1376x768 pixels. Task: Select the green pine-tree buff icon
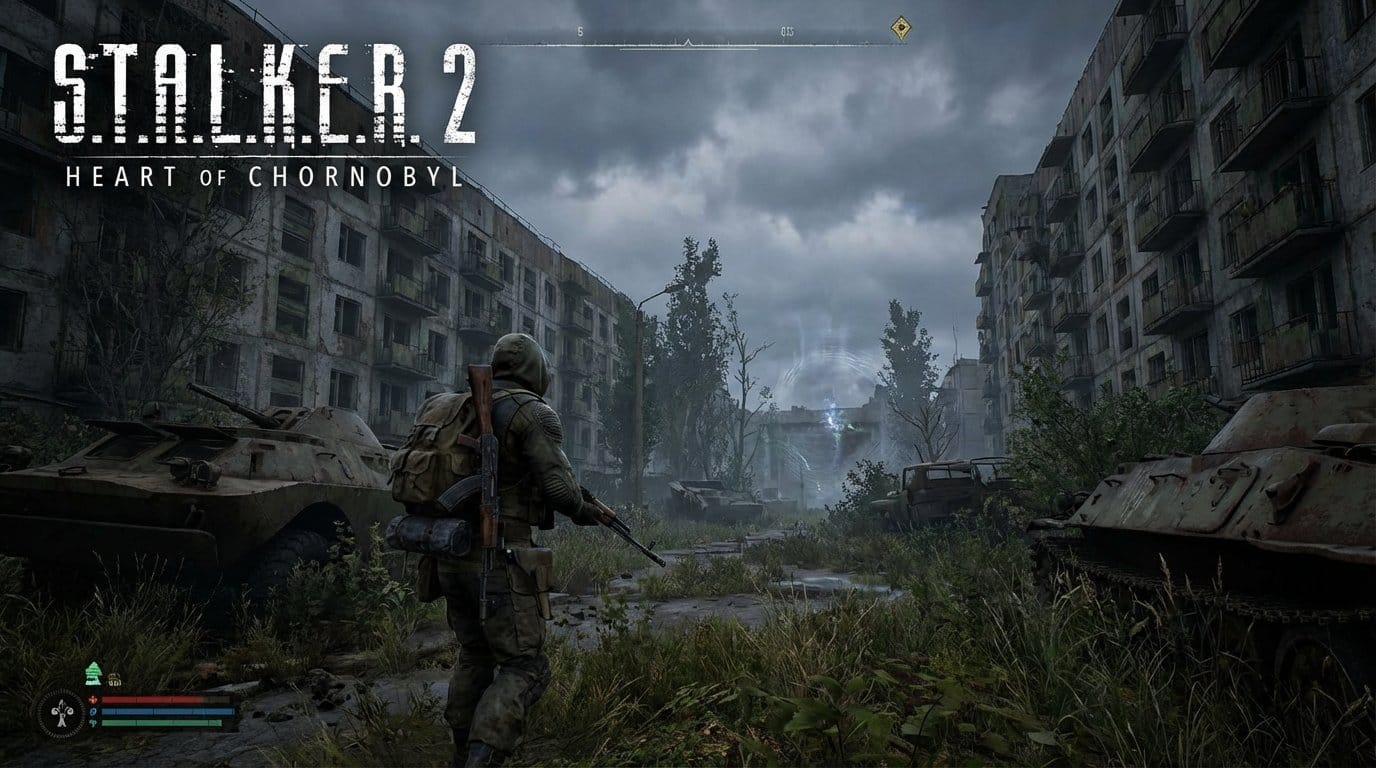93,673
